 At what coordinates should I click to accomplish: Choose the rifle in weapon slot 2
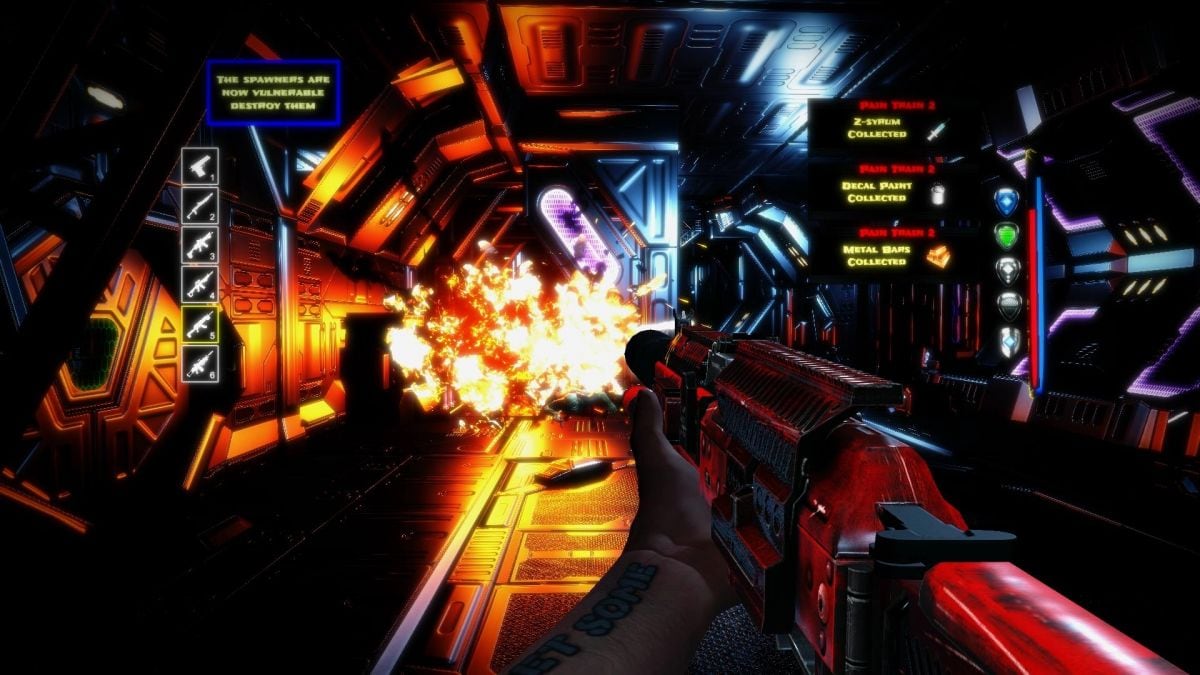(x=200, y=205)
